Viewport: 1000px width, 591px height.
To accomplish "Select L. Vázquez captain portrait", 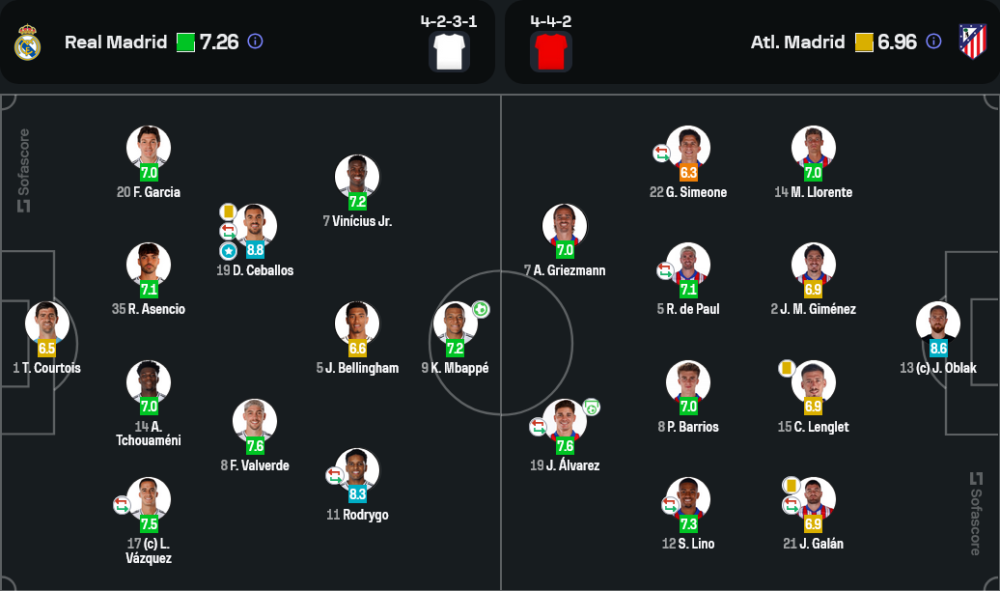I will 148,499.
